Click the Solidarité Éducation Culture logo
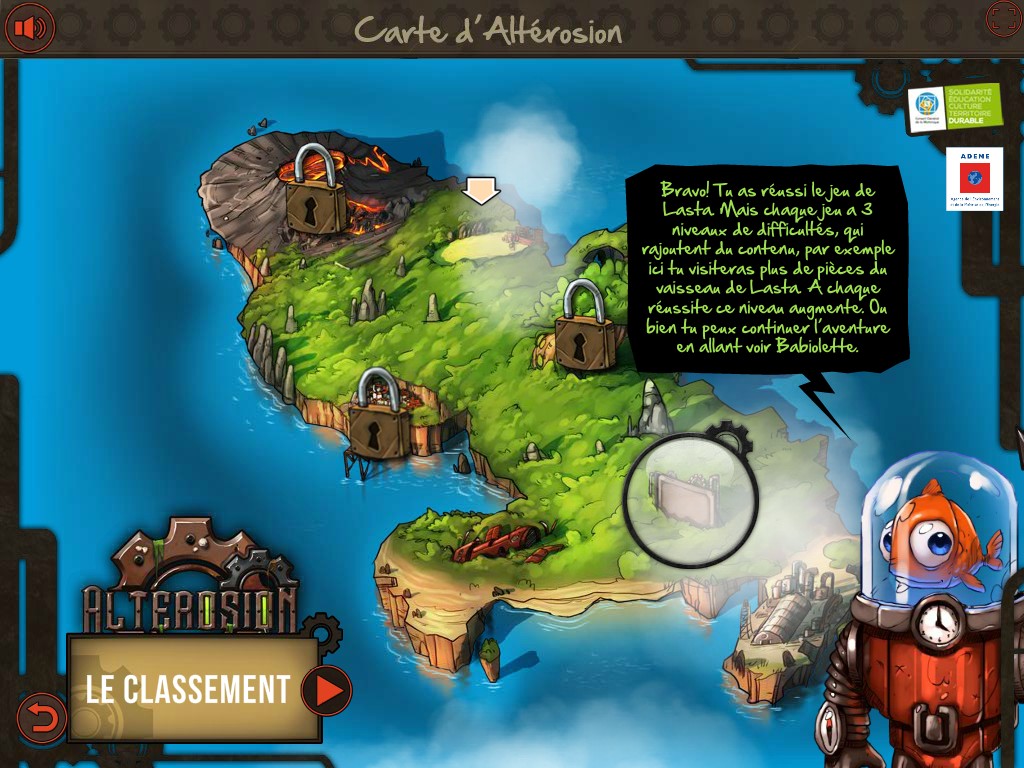 tap(954, 107)
